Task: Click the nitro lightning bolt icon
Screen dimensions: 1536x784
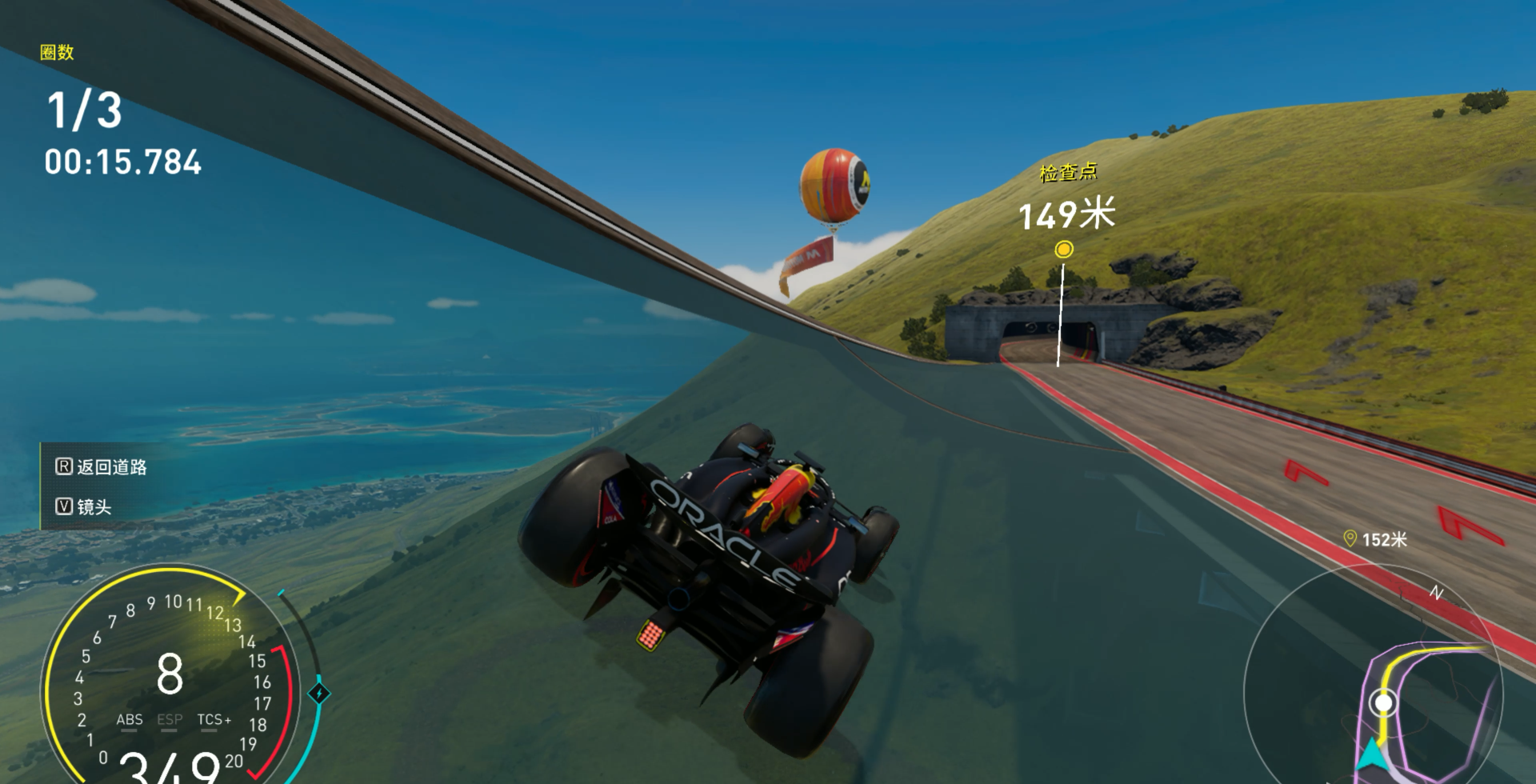Action: [319, 693]
